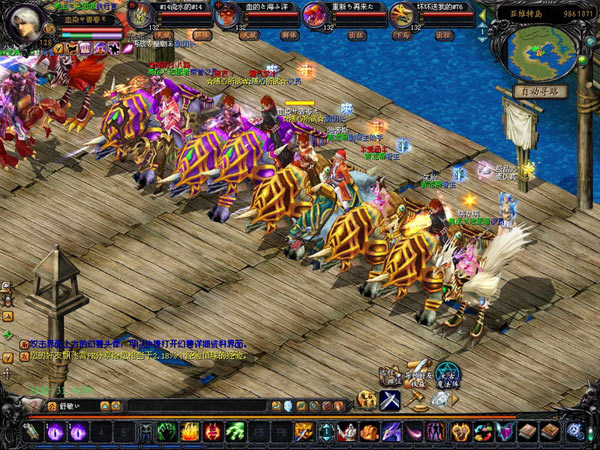Image resolution: width=600 pixels, height=450 pixels.
Task: Click the blue orb at hotbar's right end
Action: [575, 431]
